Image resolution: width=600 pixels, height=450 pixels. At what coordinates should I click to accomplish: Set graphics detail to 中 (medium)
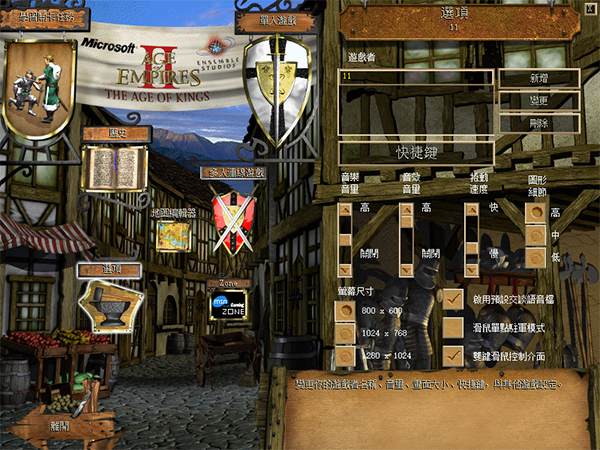coord(537,236)
